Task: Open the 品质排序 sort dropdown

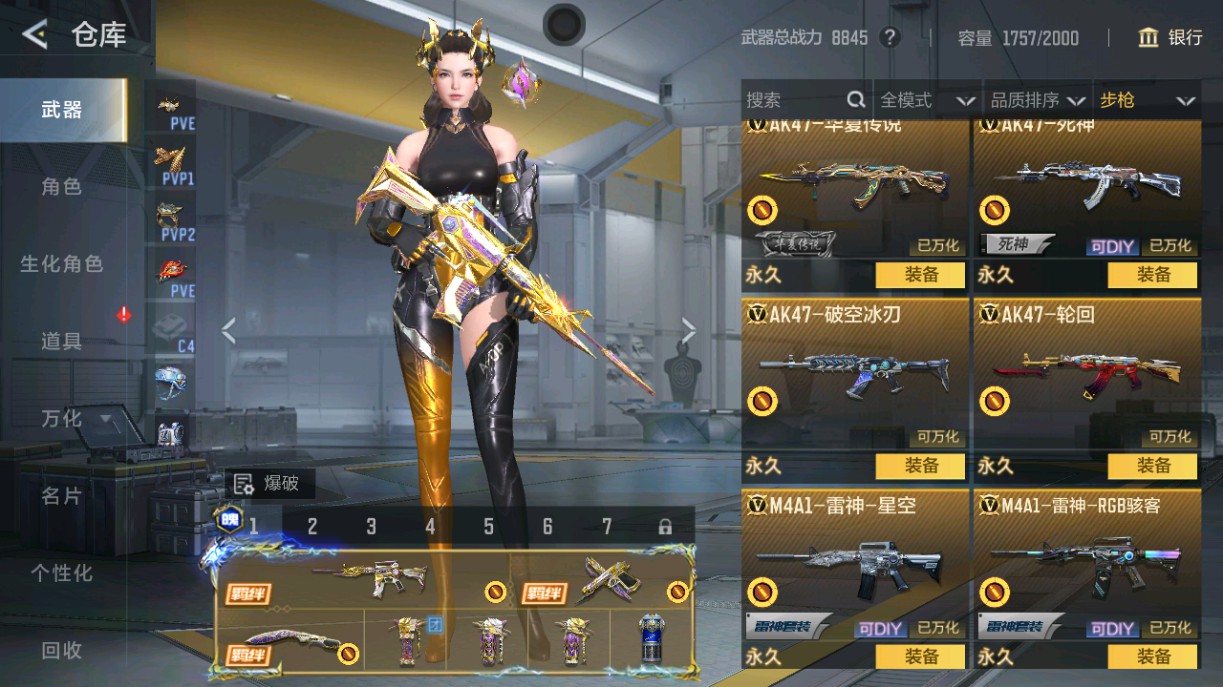Action: point(1037,100)
